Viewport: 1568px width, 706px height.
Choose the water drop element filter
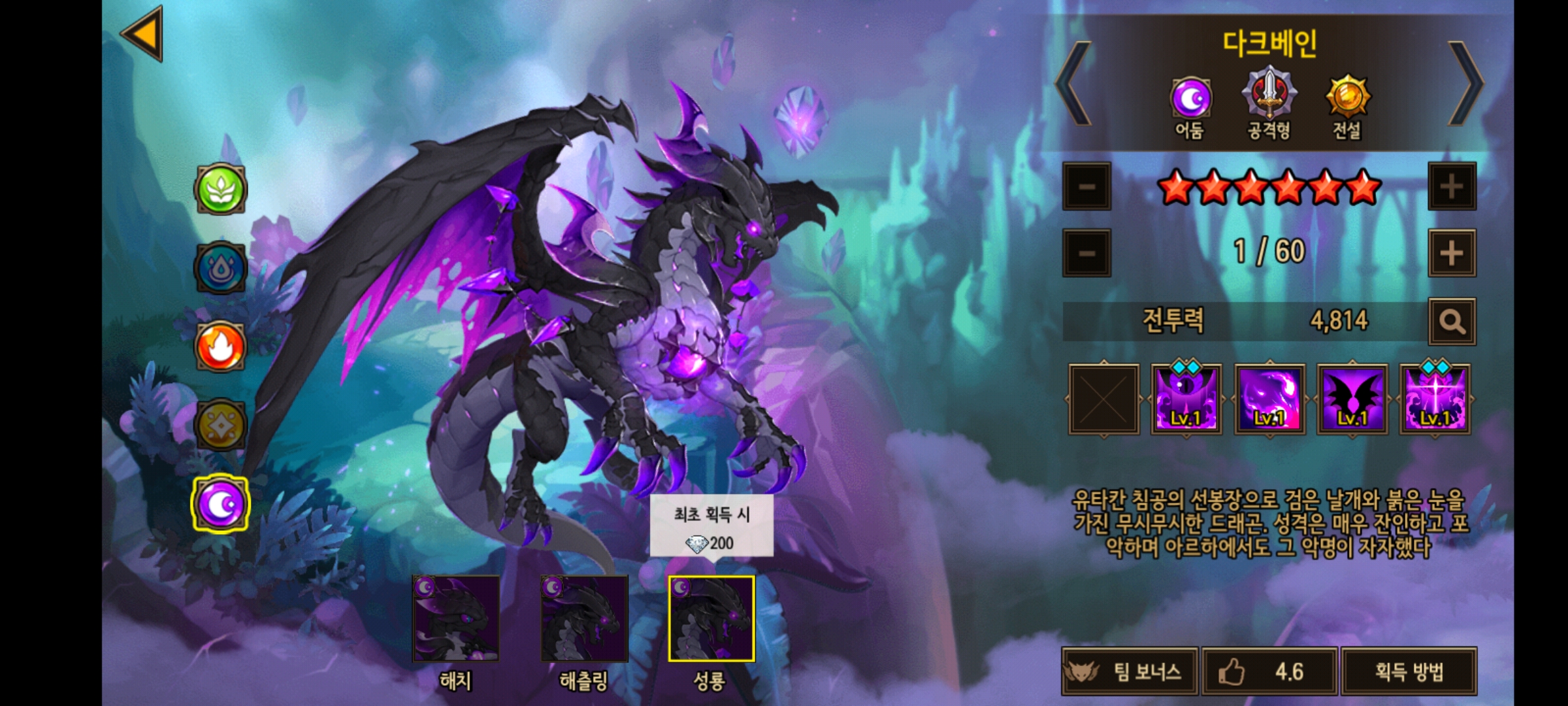pyautogui.click(x=221, y=268)
